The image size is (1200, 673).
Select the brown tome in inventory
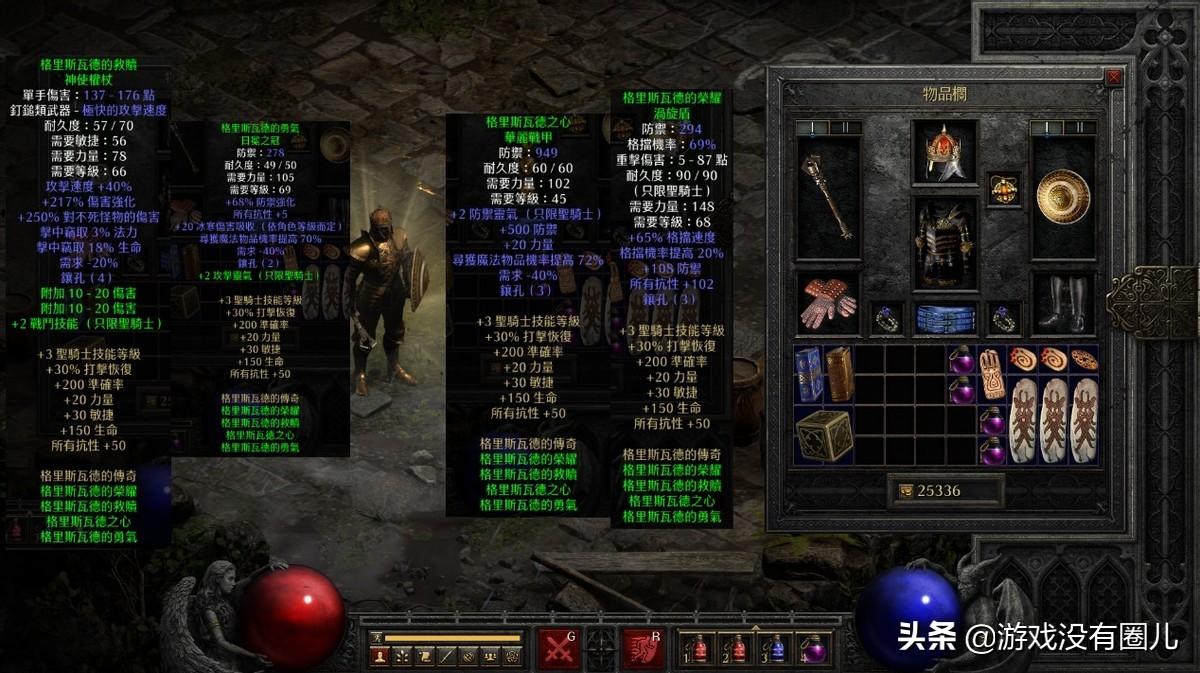(x=839, y=373)
